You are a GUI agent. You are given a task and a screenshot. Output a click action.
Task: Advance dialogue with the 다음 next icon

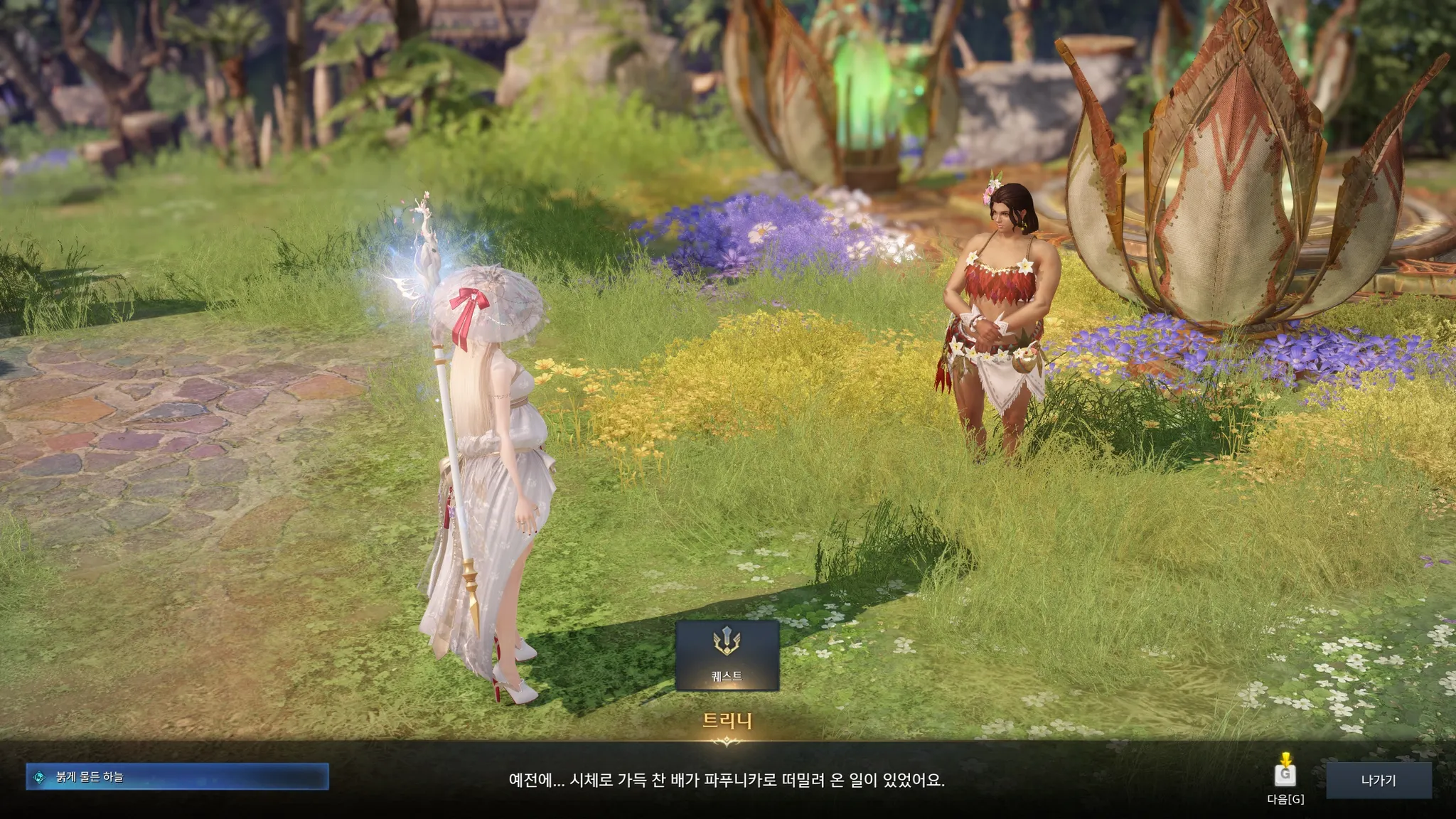pos(1285,773)
